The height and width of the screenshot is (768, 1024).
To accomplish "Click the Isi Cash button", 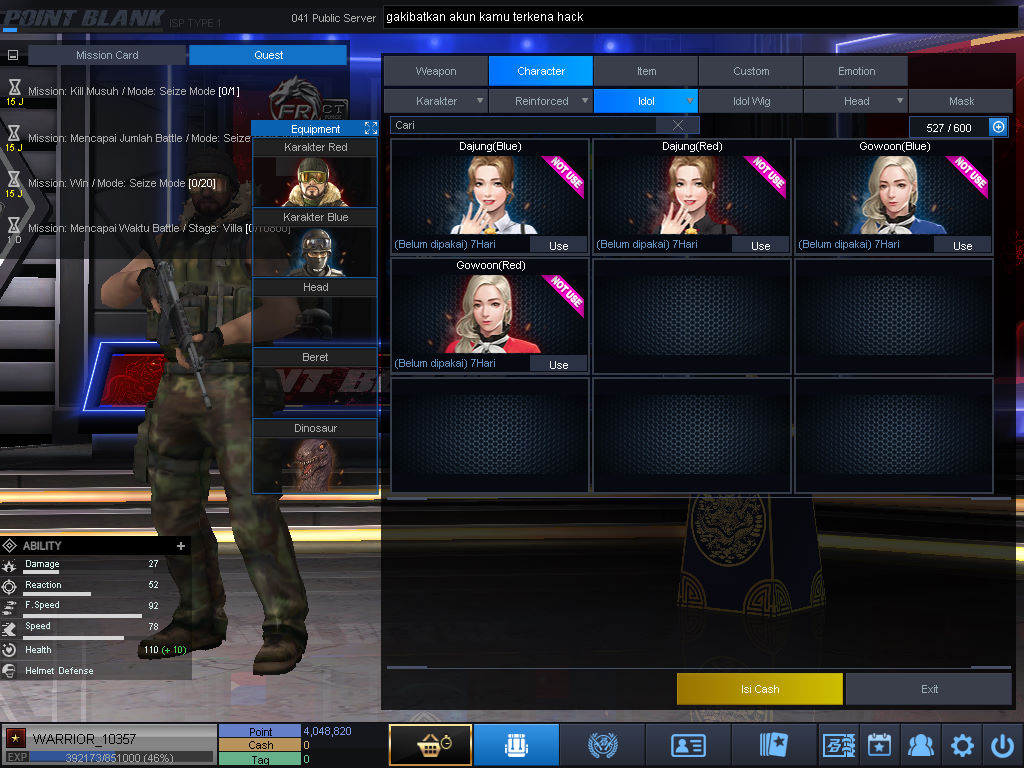I will (759, 689).
